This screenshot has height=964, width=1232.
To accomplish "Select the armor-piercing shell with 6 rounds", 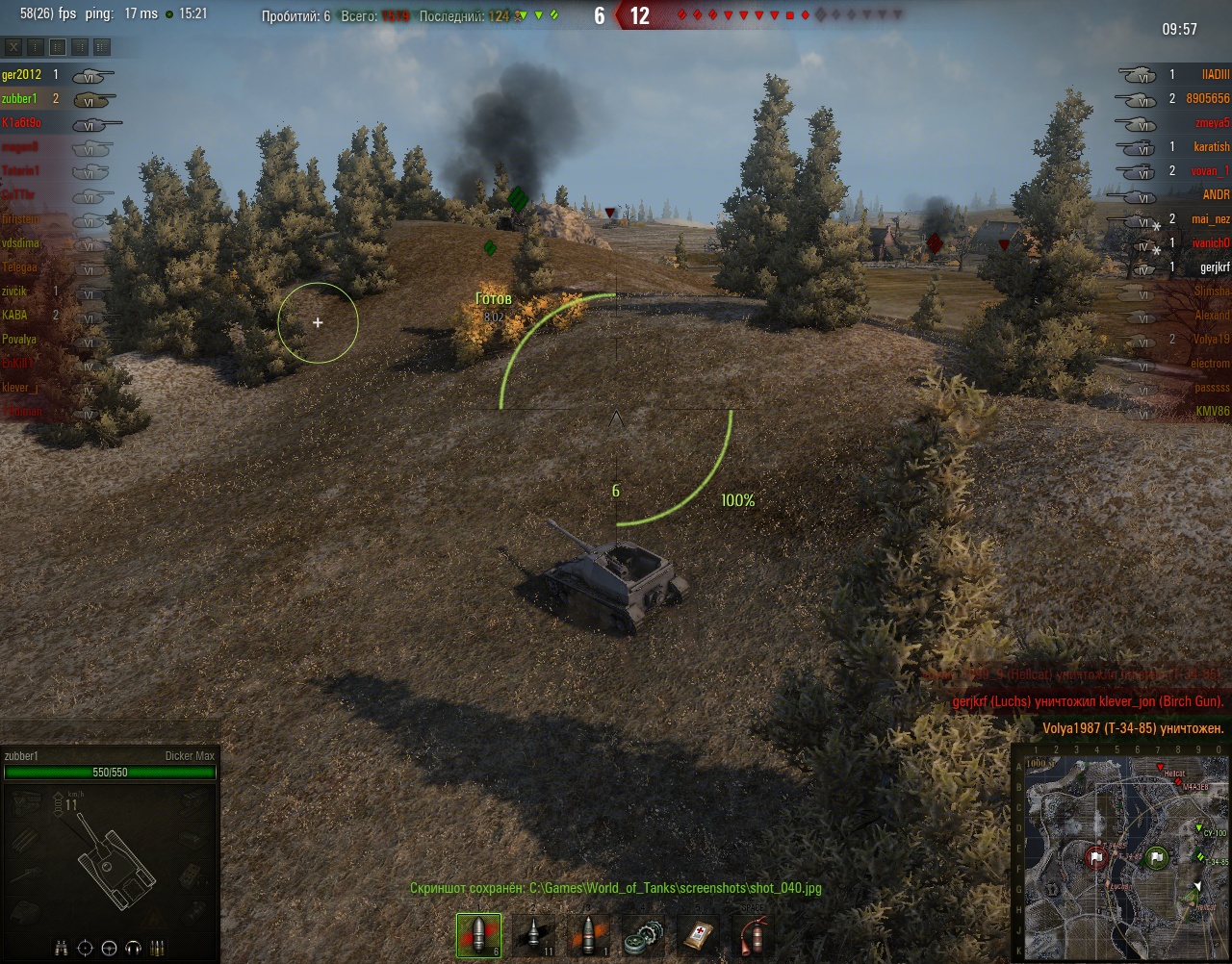I will coord(478,935).
